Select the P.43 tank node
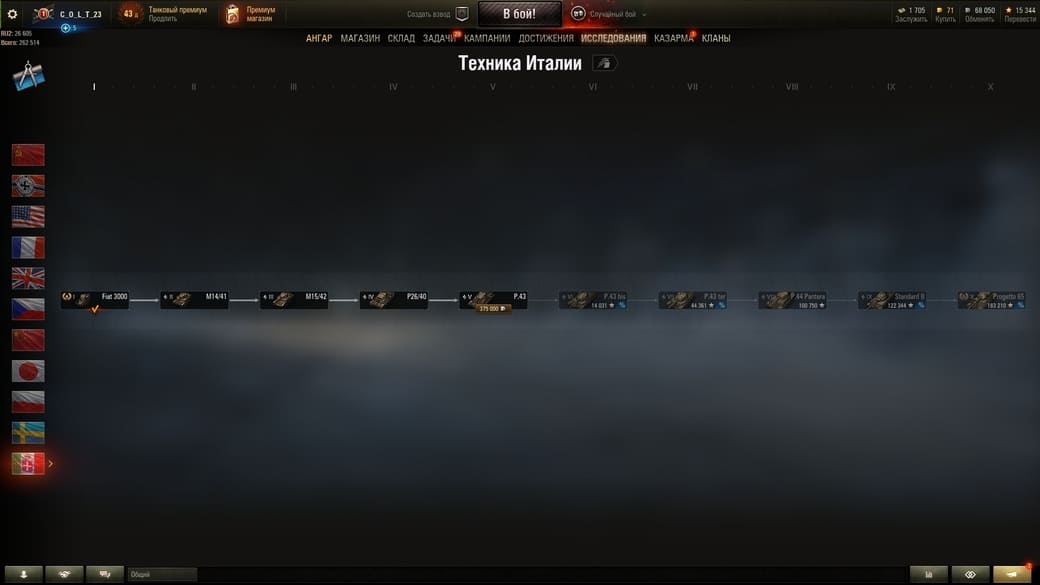 [493, 299]
